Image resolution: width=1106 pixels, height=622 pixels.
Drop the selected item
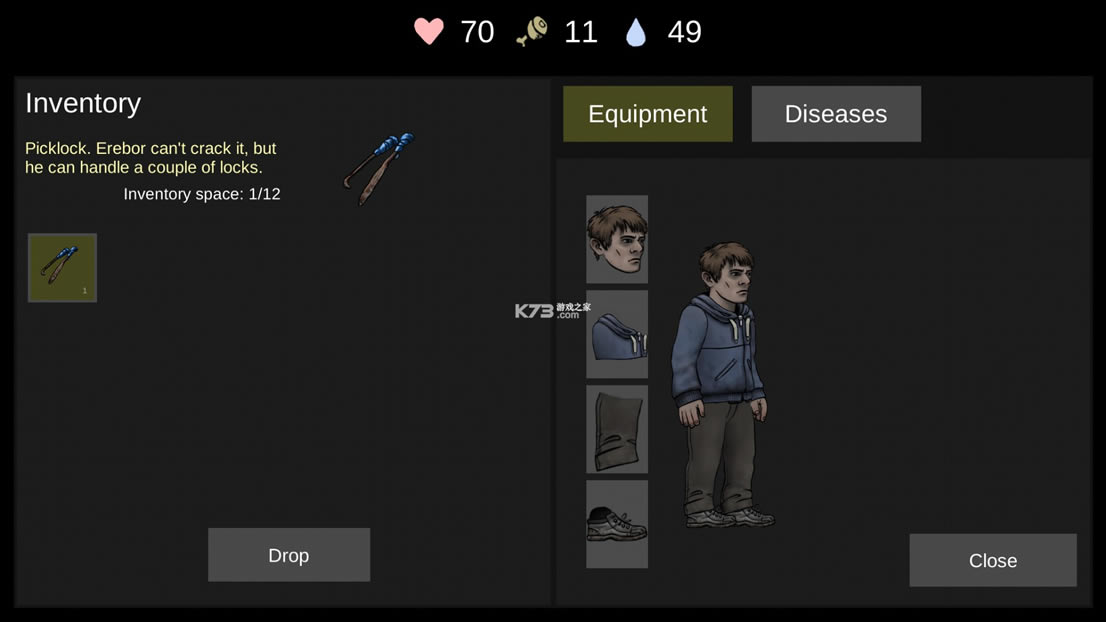click(288, 555)
